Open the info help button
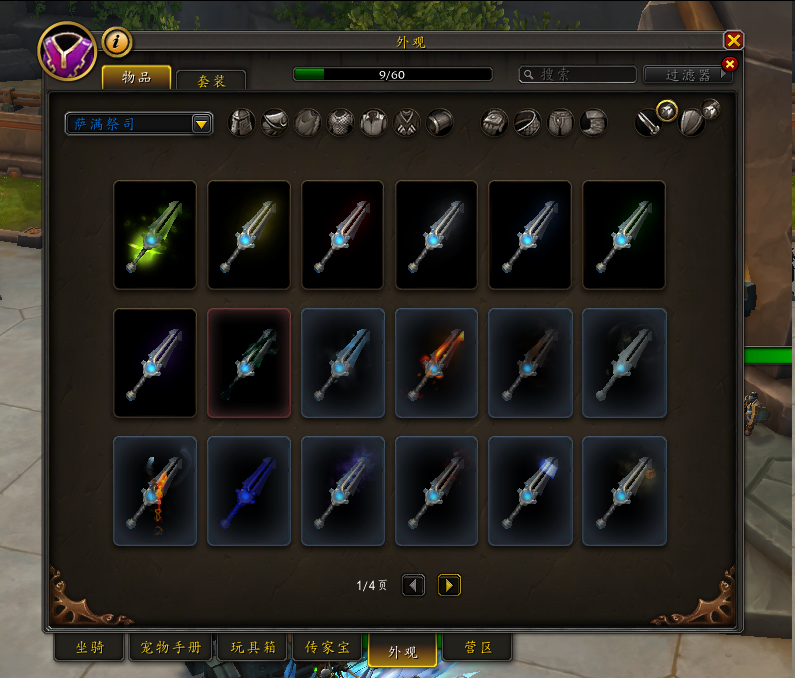Image resolution: width=795 pixels, height=678 pixels. click(x=117, y=41)
